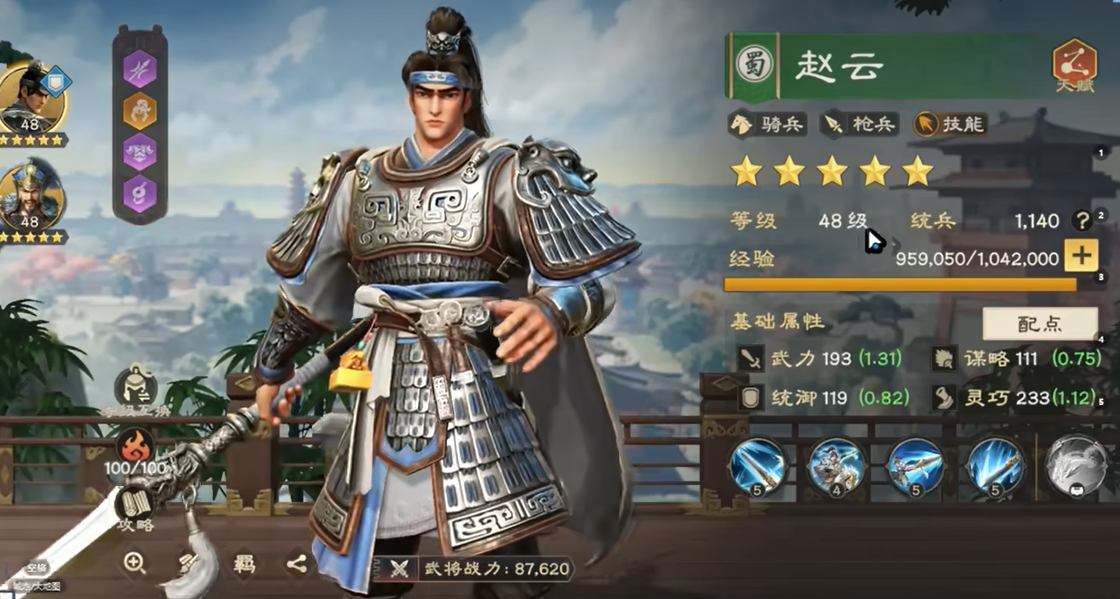Click the 配点 attribute allocation button

tap(1040, 324)
